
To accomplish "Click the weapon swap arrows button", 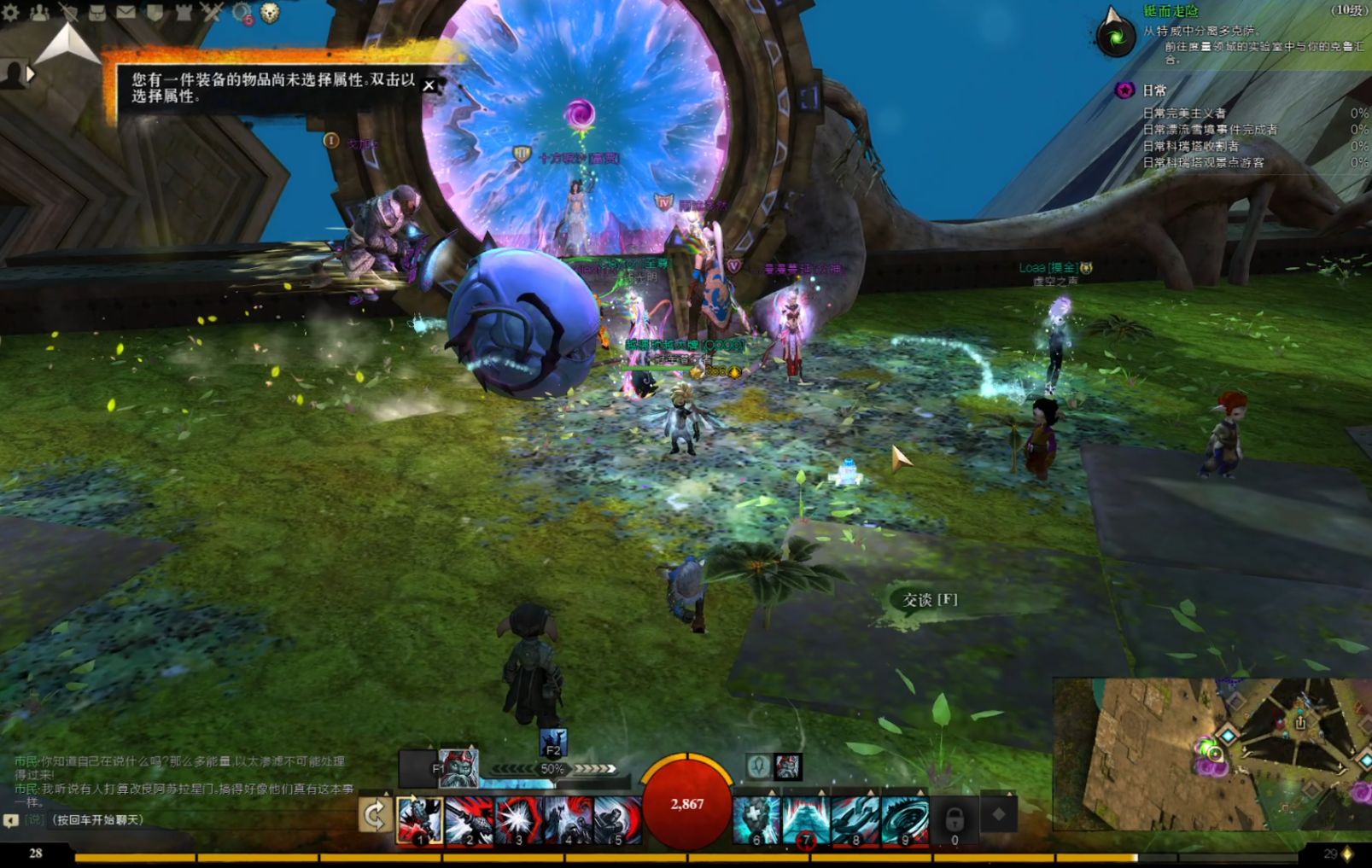I will pyautogui.click(x=375, y=816).
